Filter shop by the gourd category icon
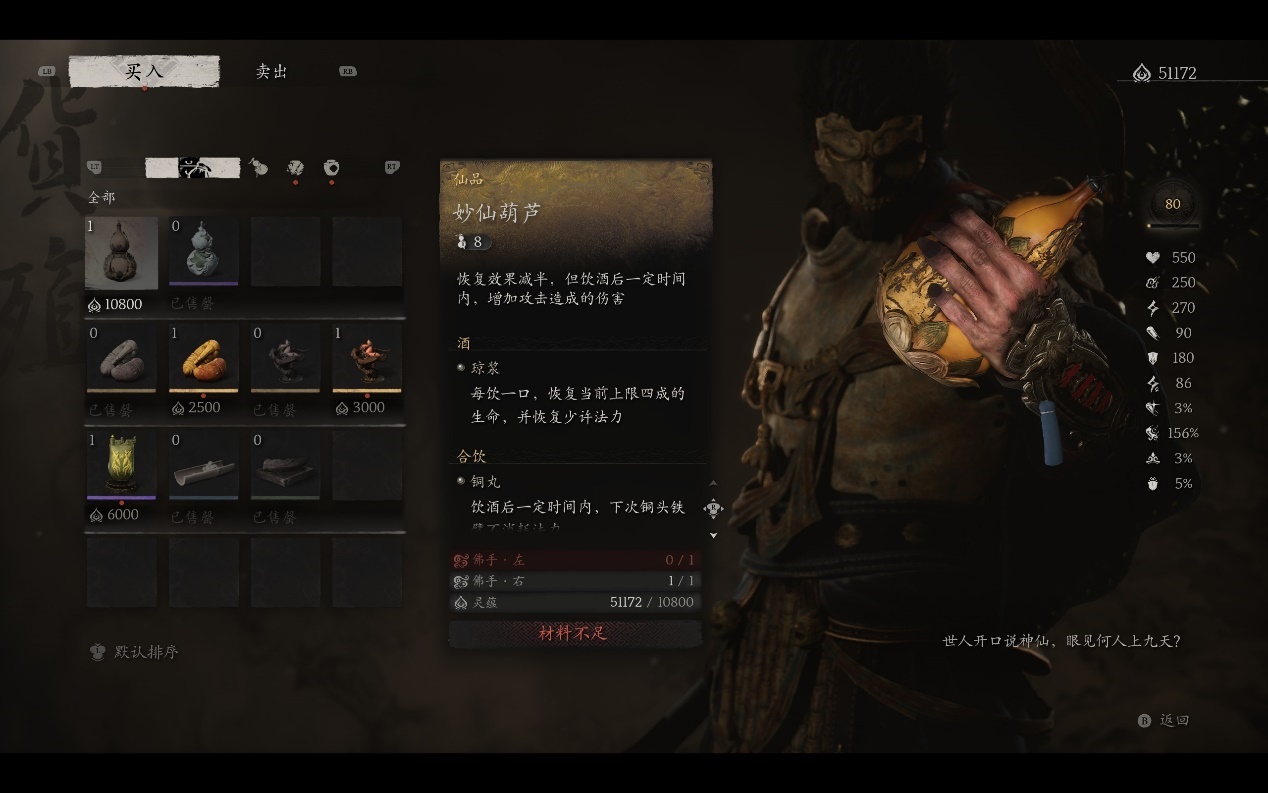1268x793 pixels. [x=258, y=168]
